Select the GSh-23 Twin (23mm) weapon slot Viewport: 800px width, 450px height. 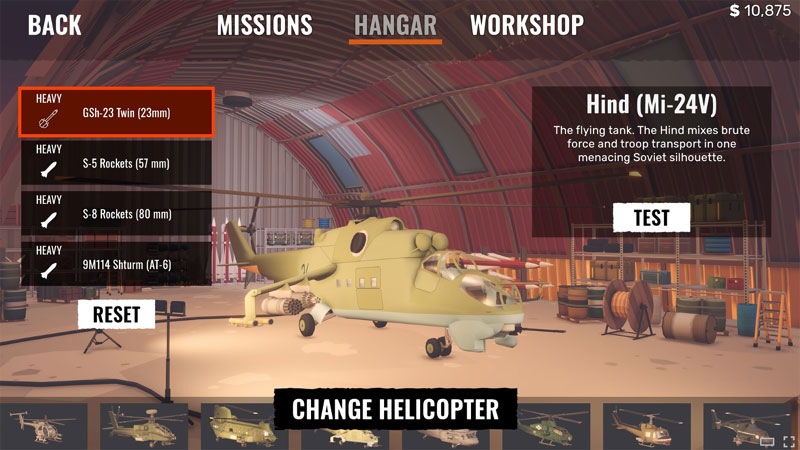115,111
